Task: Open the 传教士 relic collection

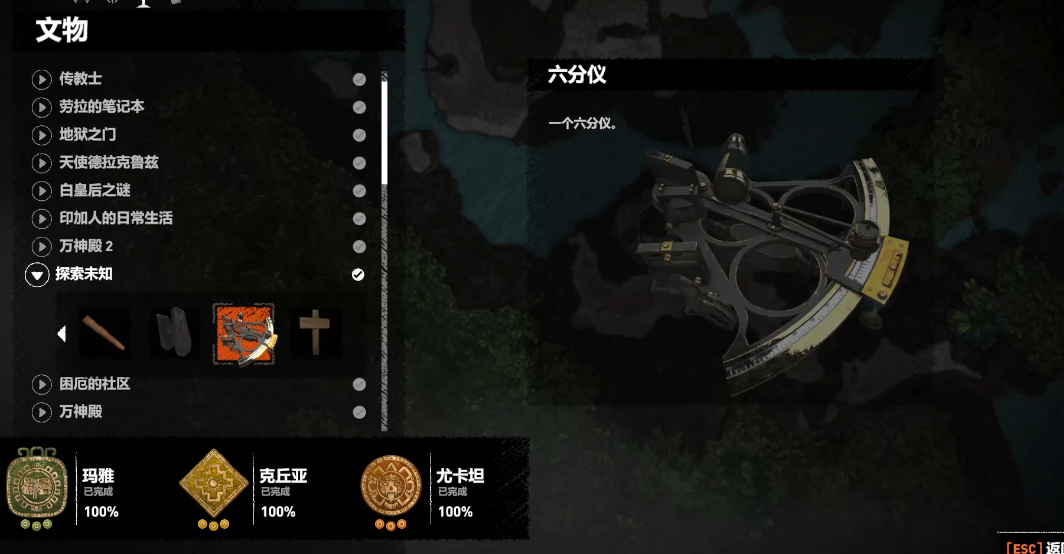Action: click(x=80, y=78)
